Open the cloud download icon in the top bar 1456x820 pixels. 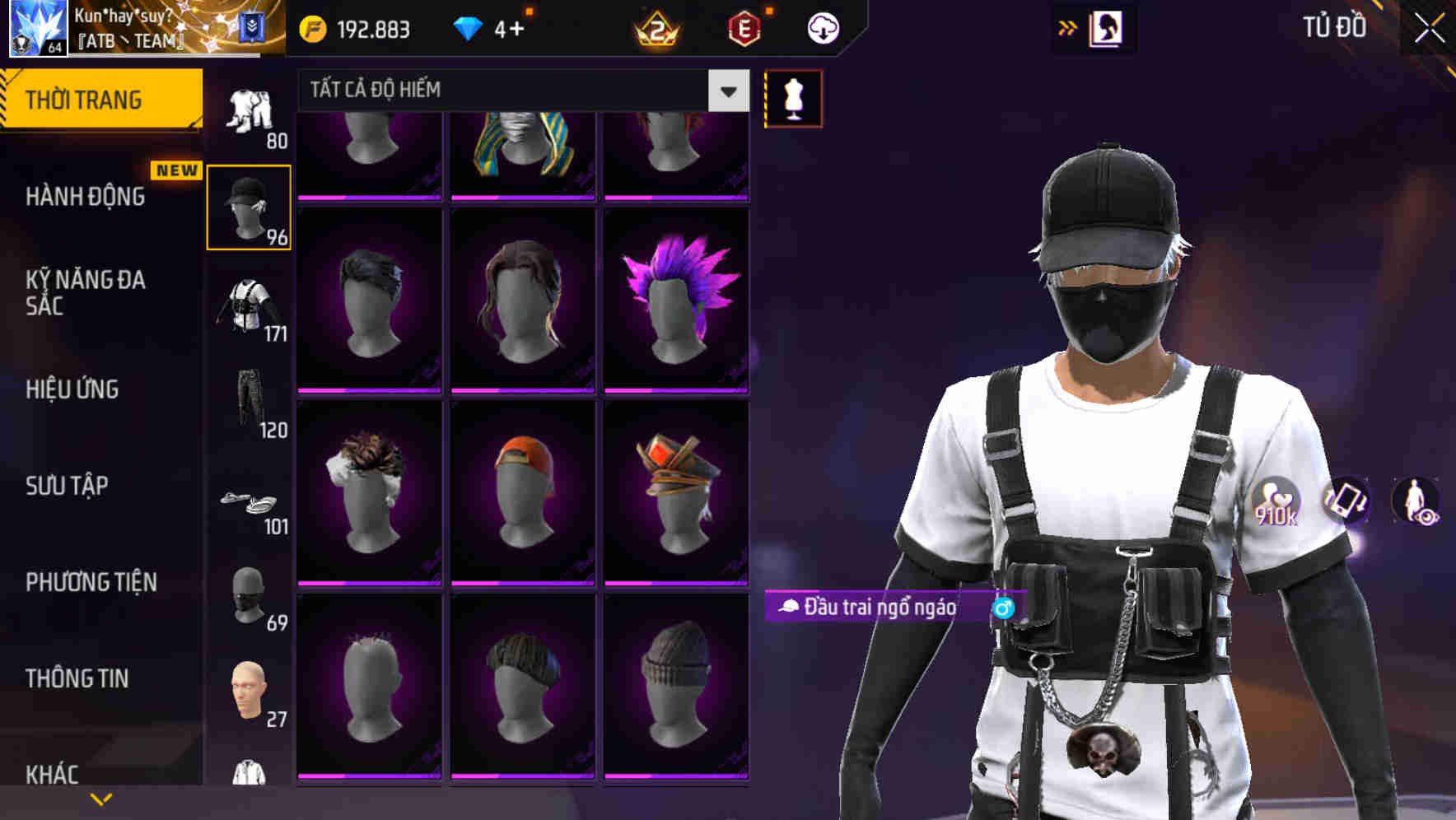tap(822, 27)
